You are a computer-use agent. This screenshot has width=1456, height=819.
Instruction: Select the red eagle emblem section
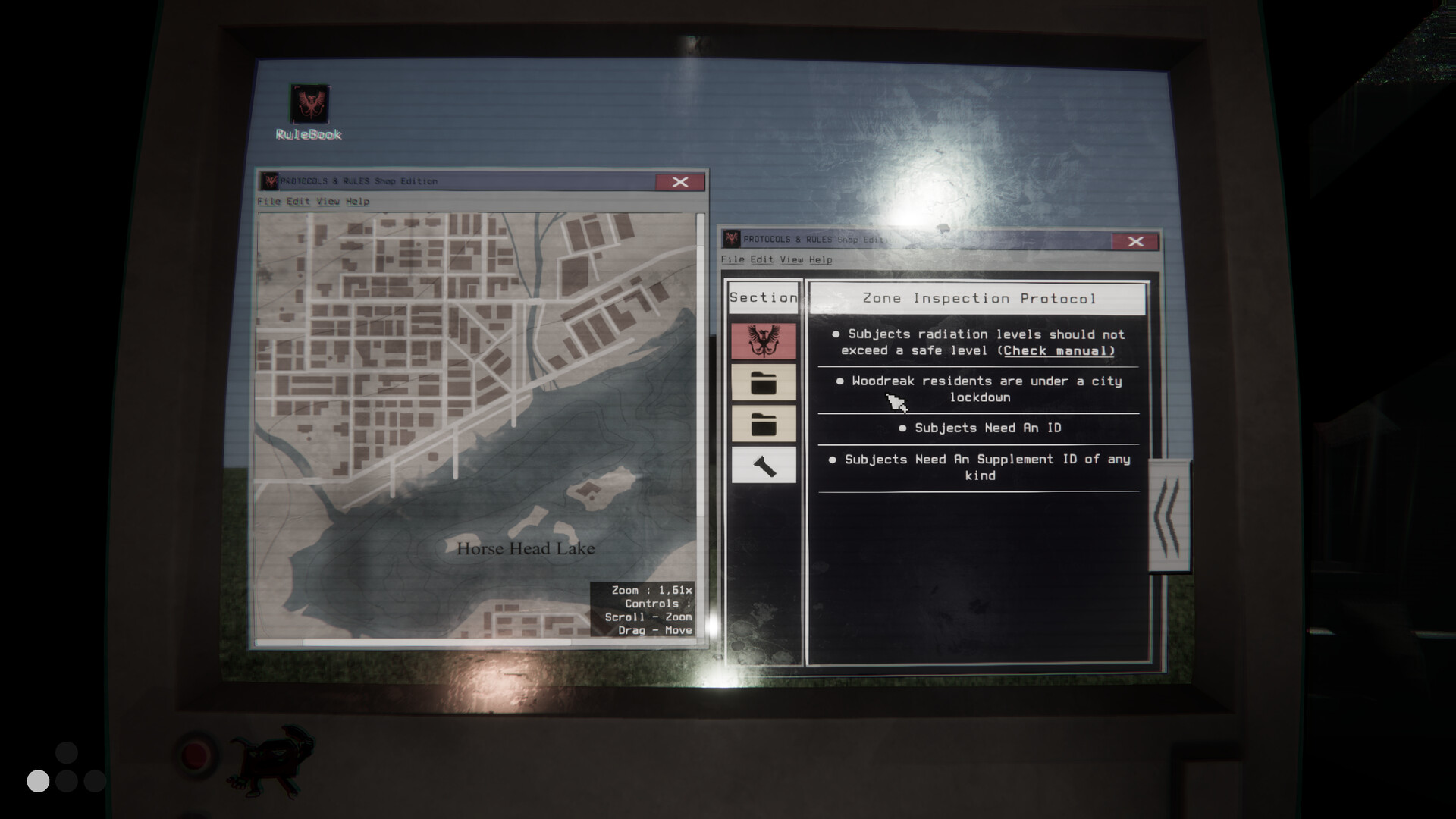coord(762,340)
